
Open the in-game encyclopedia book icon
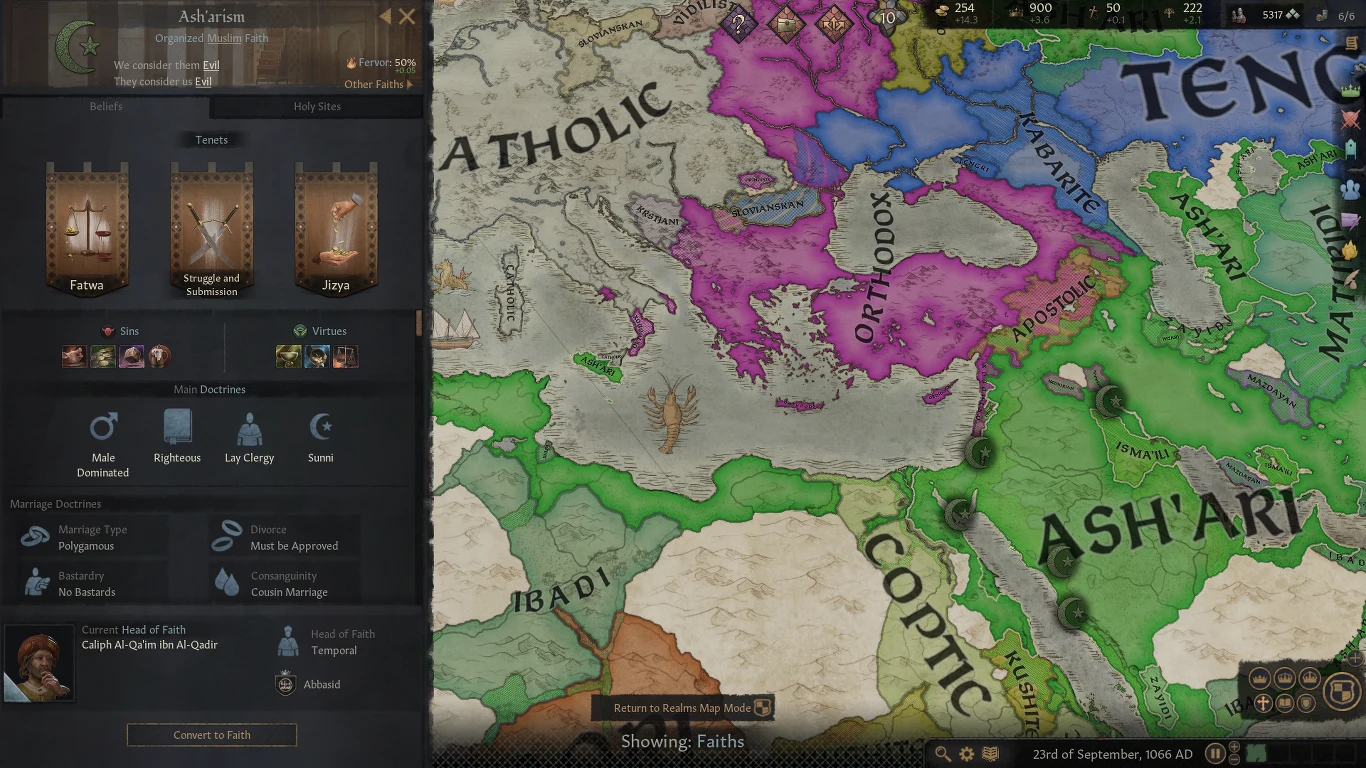990,753
